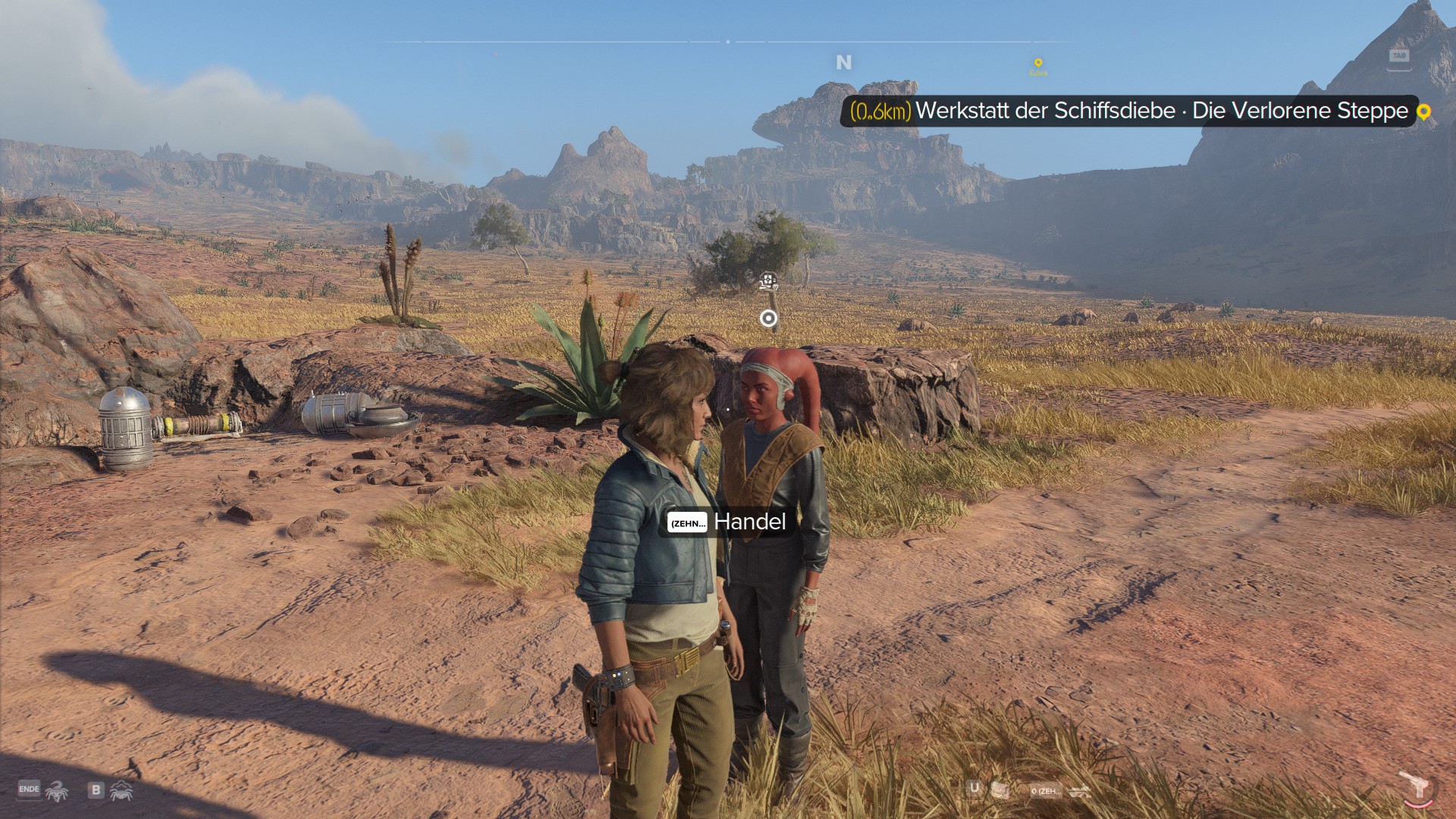Image resolution: width=1456 pixels, height=819 pixels.
Task: Use the healing item icon beside the rifle
Action: click(x=1000, y=791)
